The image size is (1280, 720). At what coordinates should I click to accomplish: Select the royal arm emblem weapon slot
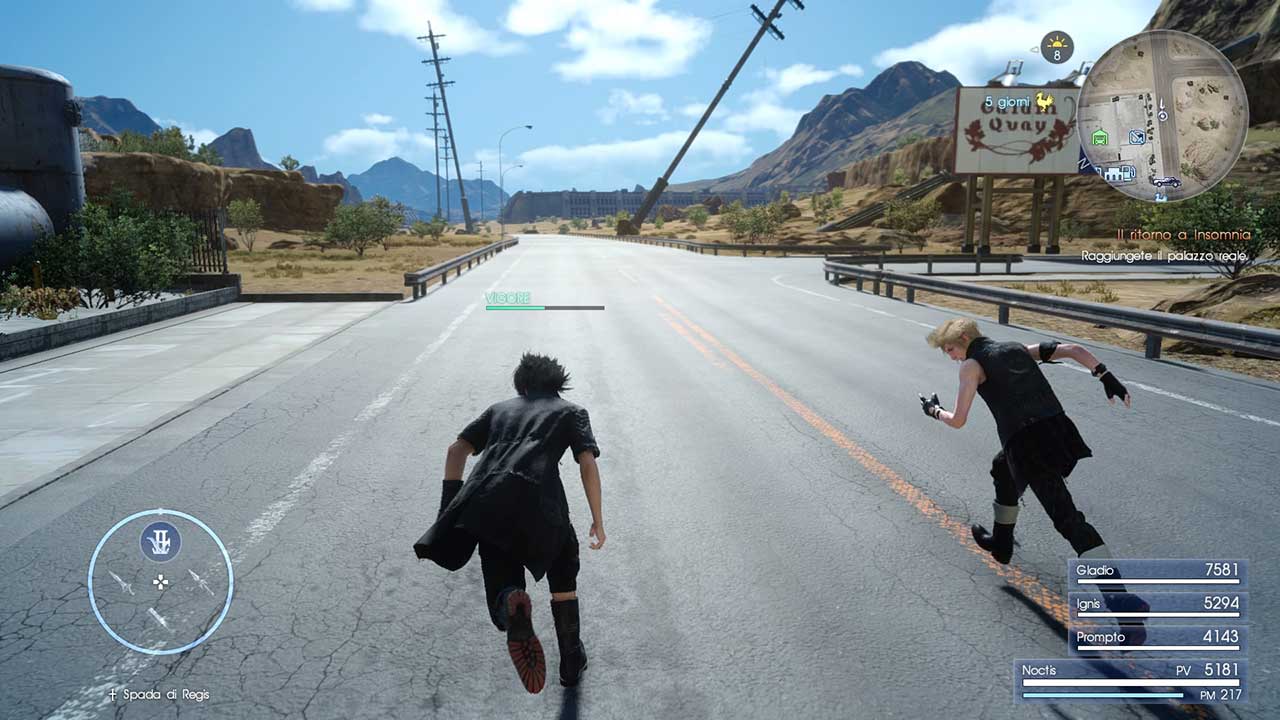click(x=160, y=541)
